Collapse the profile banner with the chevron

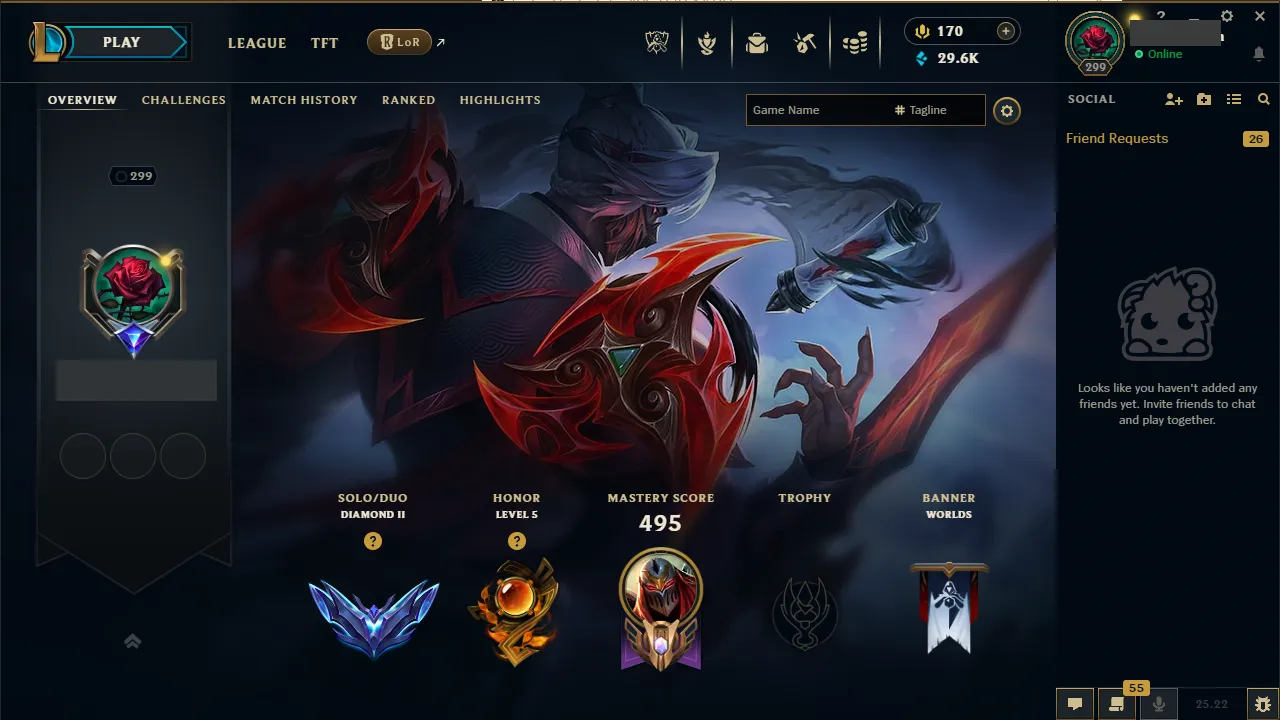coord(133,641)
